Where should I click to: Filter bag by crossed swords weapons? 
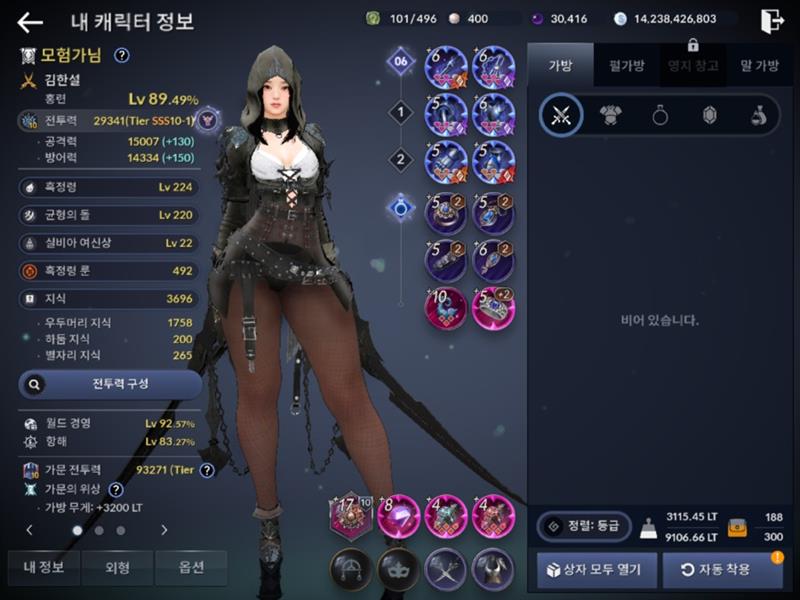coord(561,116)
